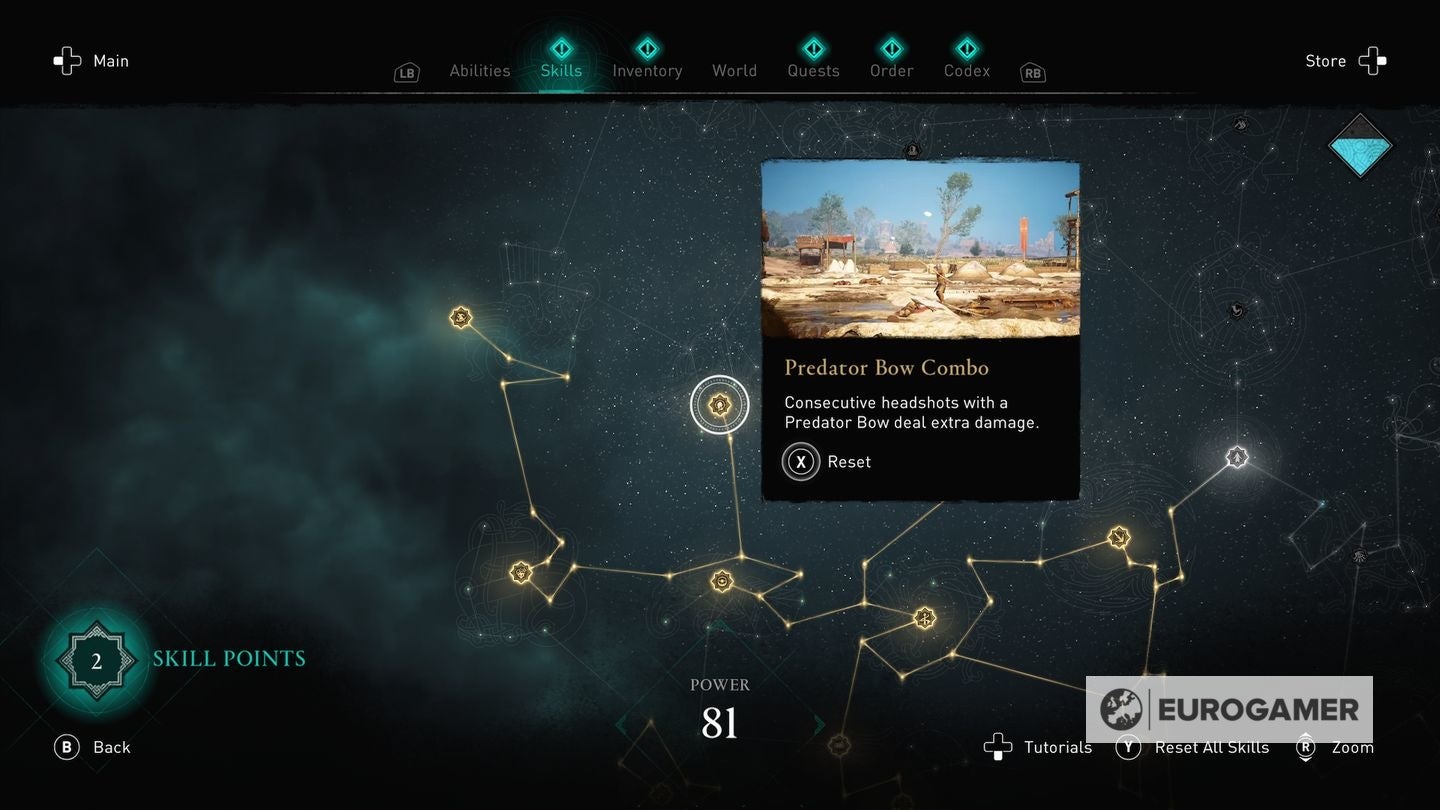
Task: Show the Quests tab
Action: coord(813,70)
